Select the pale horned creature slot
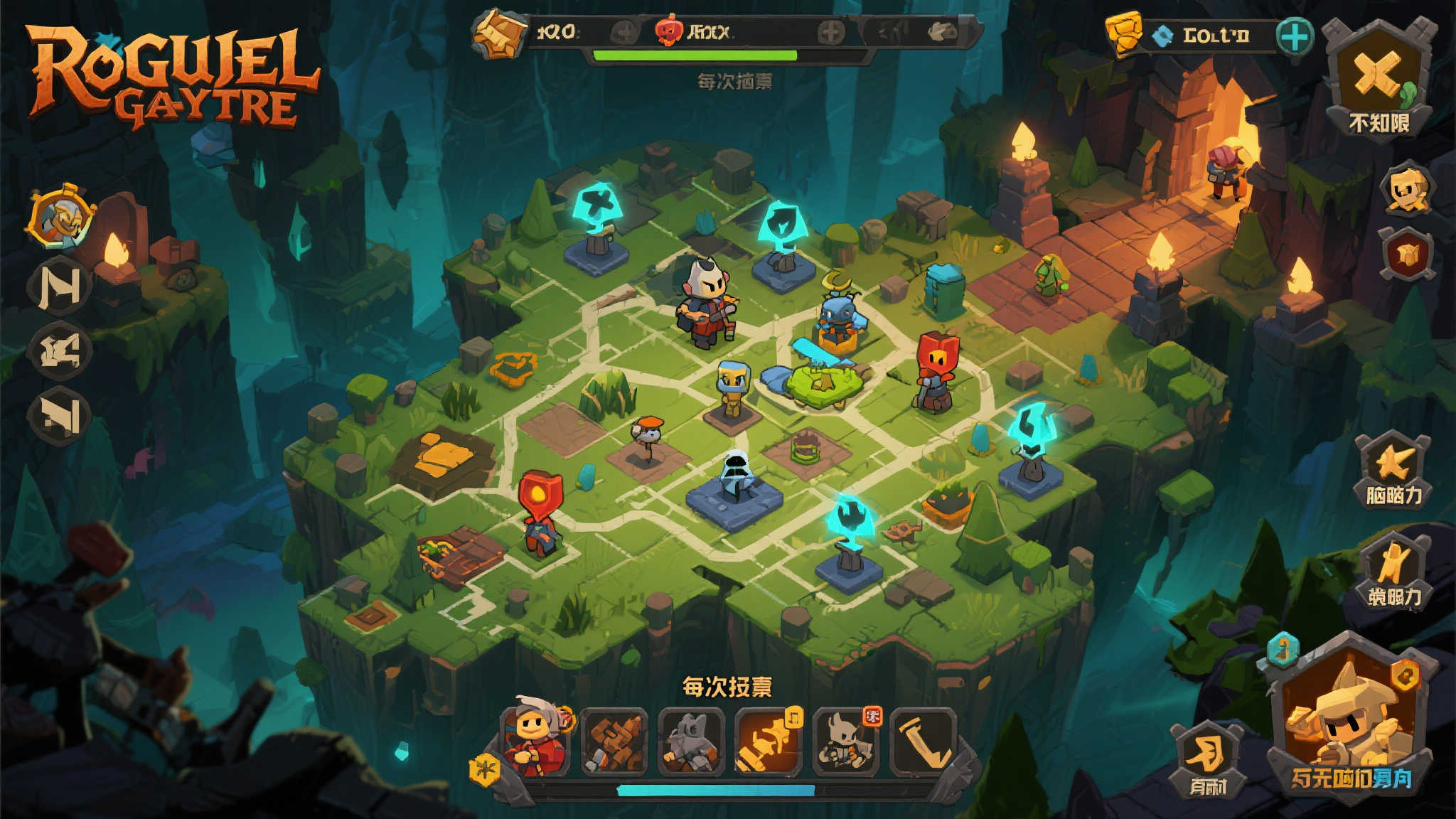 point(846,742)
